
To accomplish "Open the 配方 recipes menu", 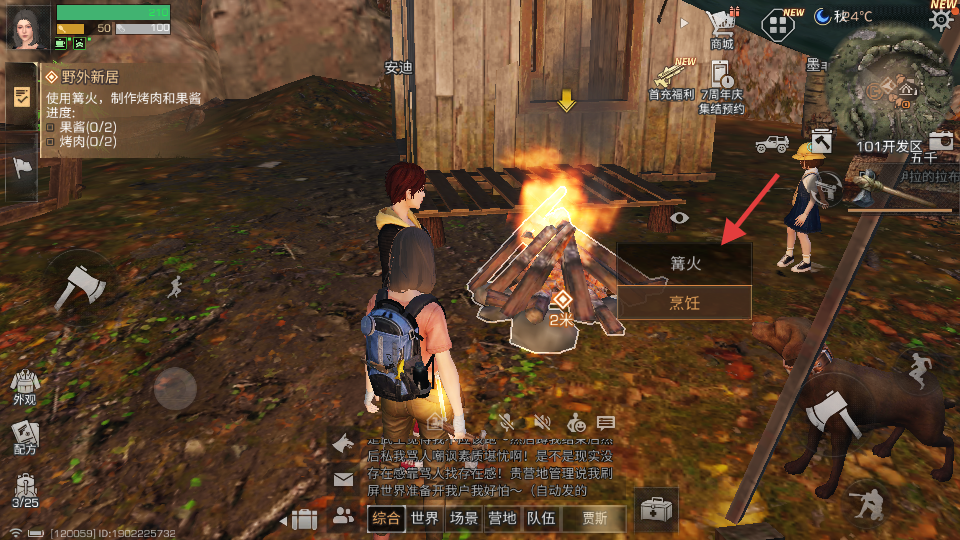I will pos(24,436).
